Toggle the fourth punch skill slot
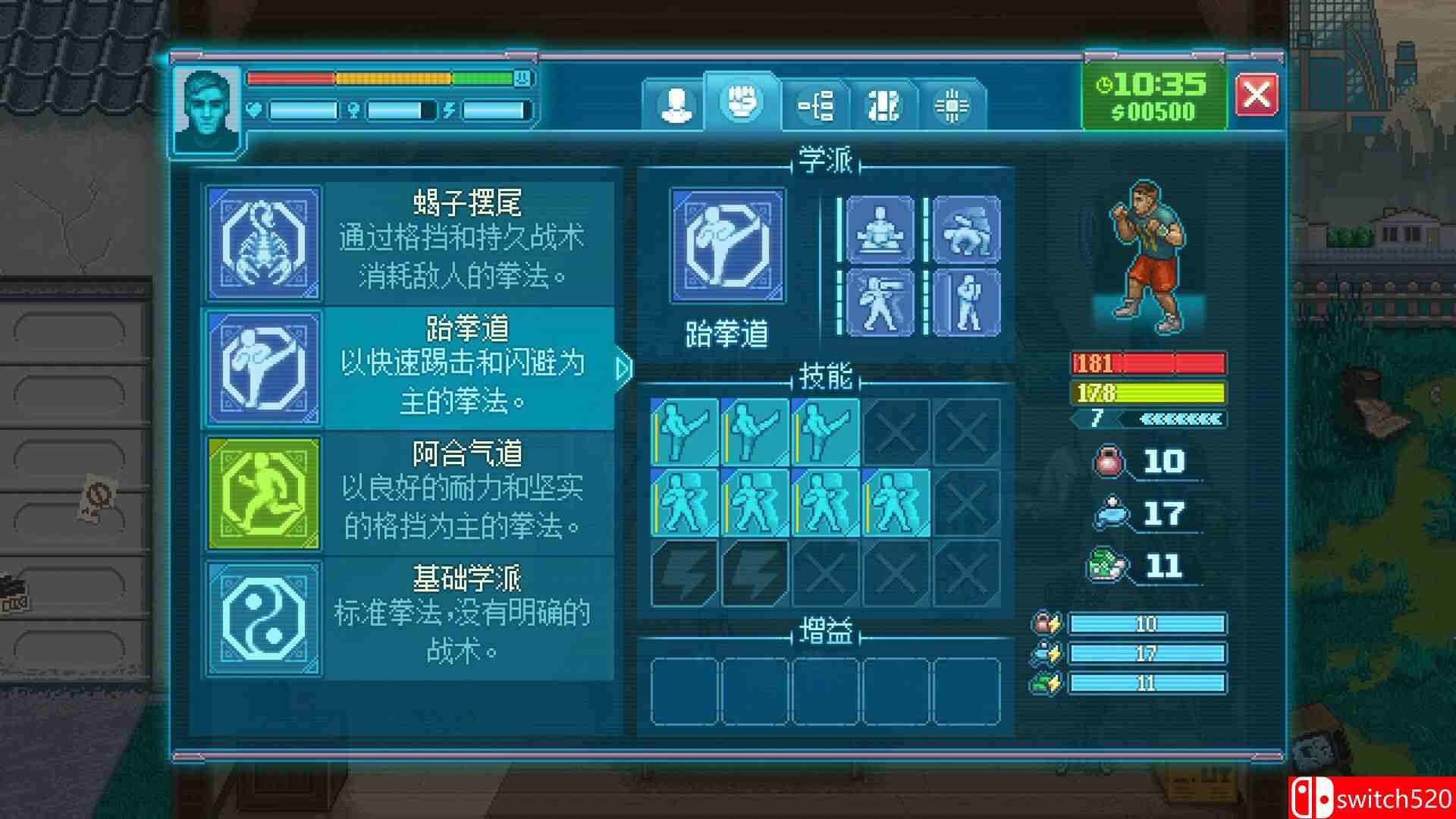This screenshot has width=1456, height=819. click(x=899, y=504)
